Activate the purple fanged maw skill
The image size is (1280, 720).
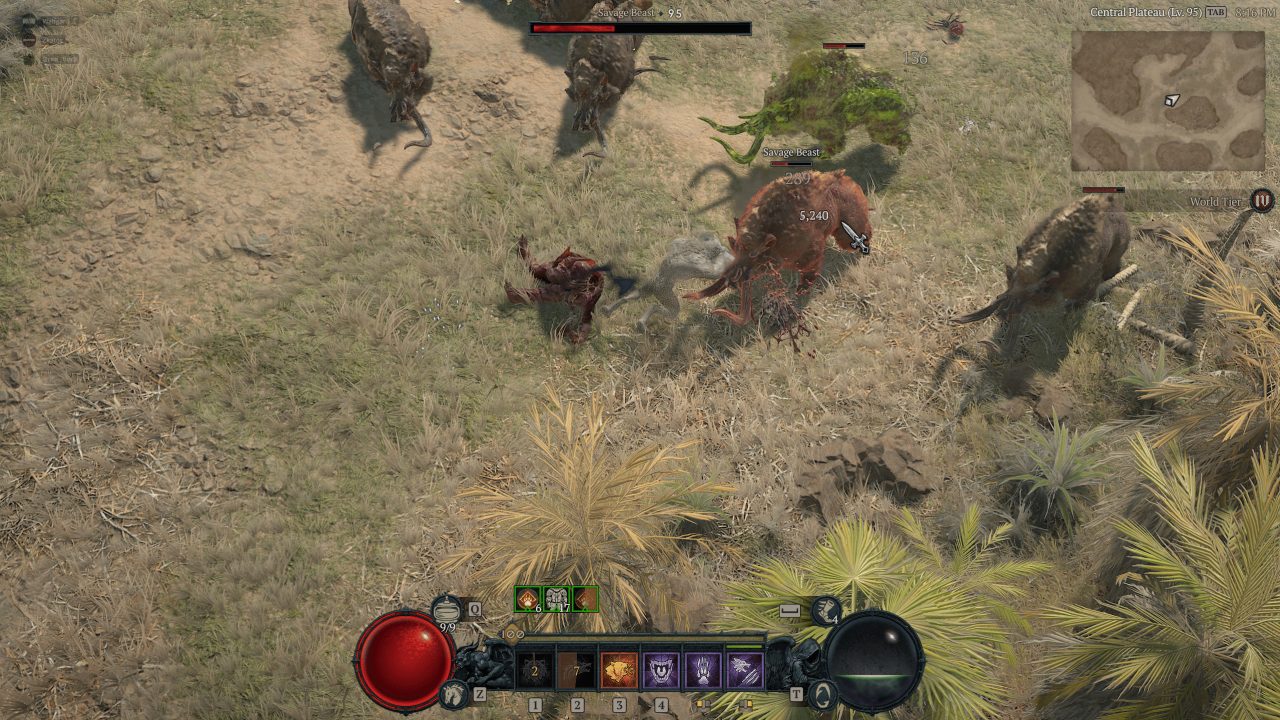[661, 670]
